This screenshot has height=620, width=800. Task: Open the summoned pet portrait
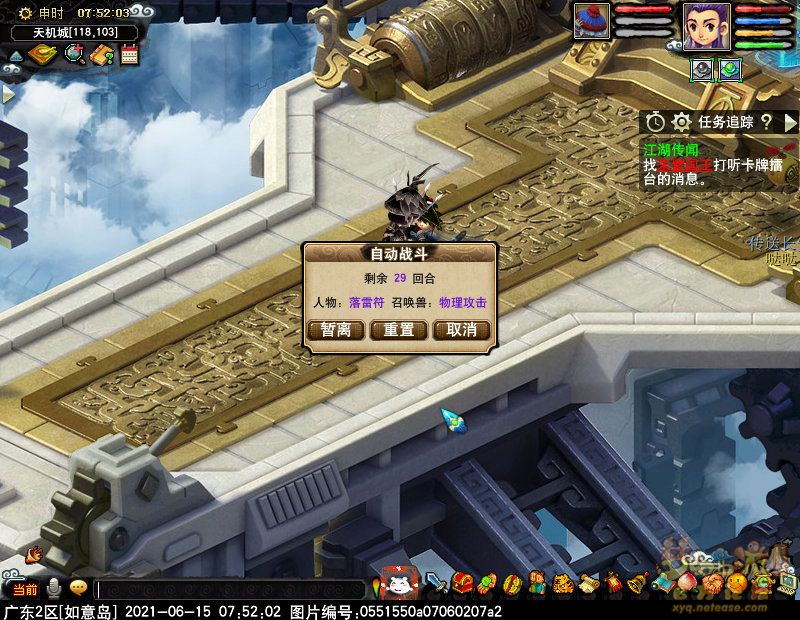(592, 22)
